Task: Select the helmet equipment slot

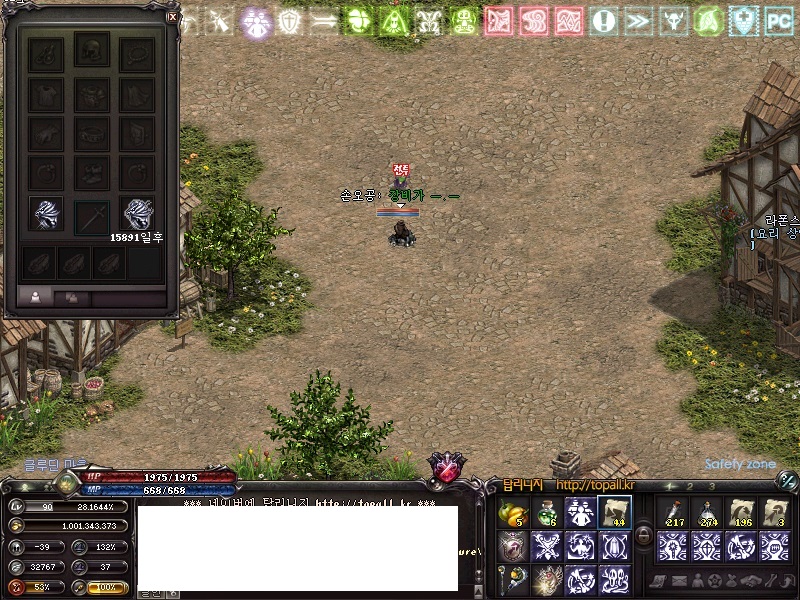Action: tap(92, 53)
